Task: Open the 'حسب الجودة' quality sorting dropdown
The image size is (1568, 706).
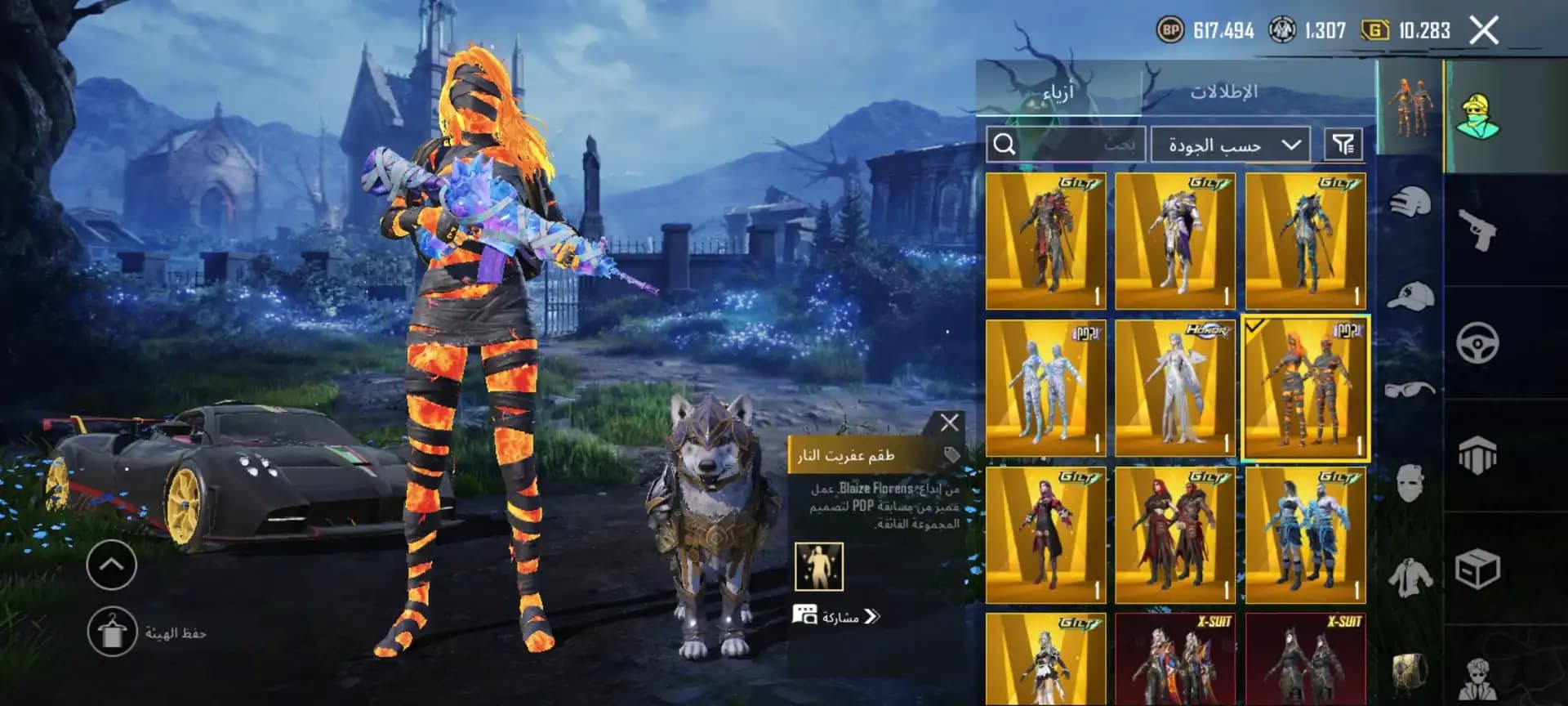Action: [1229, 144]
